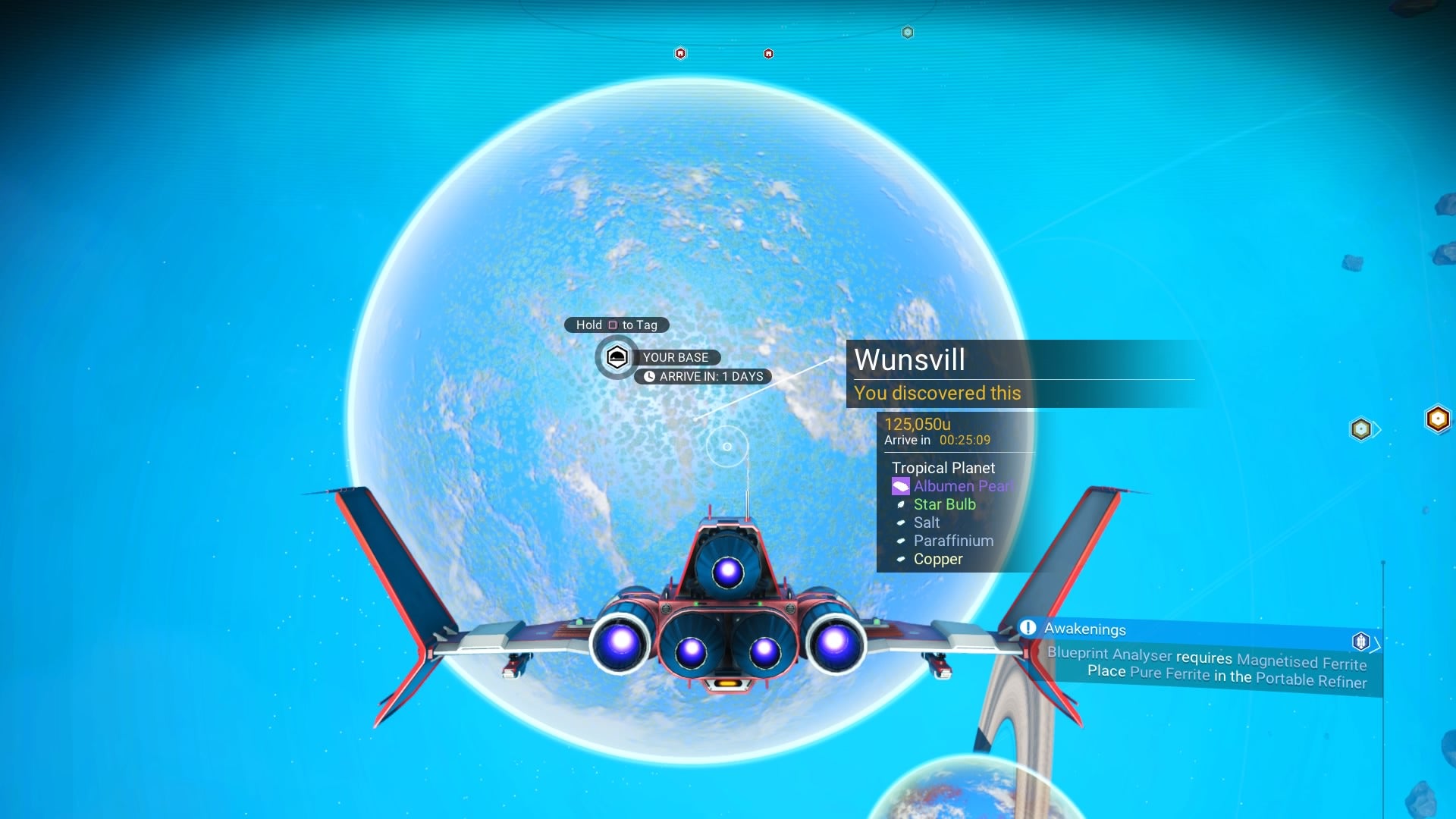Screen dimensions: 1456x819
Task: Select the Awakenings mission alert icon
Action: click(x=1028, y=629)
